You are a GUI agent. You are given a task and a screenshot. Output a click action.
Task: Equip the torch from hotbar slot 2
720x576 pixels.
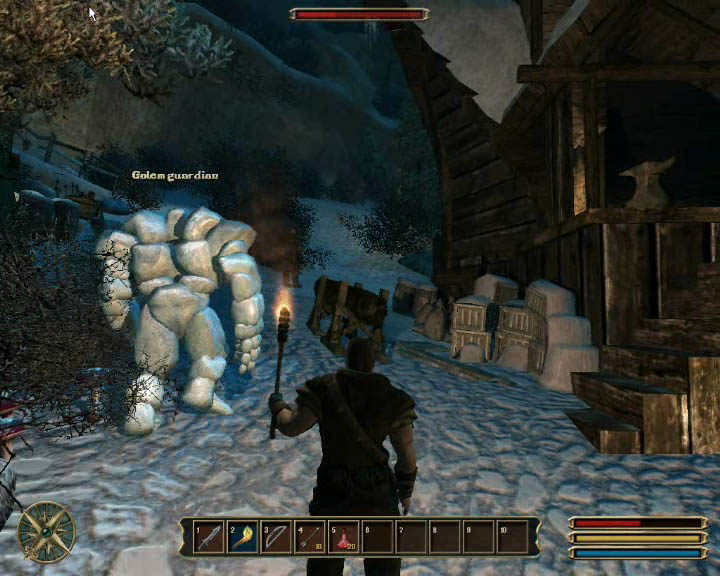click(242, 537)
